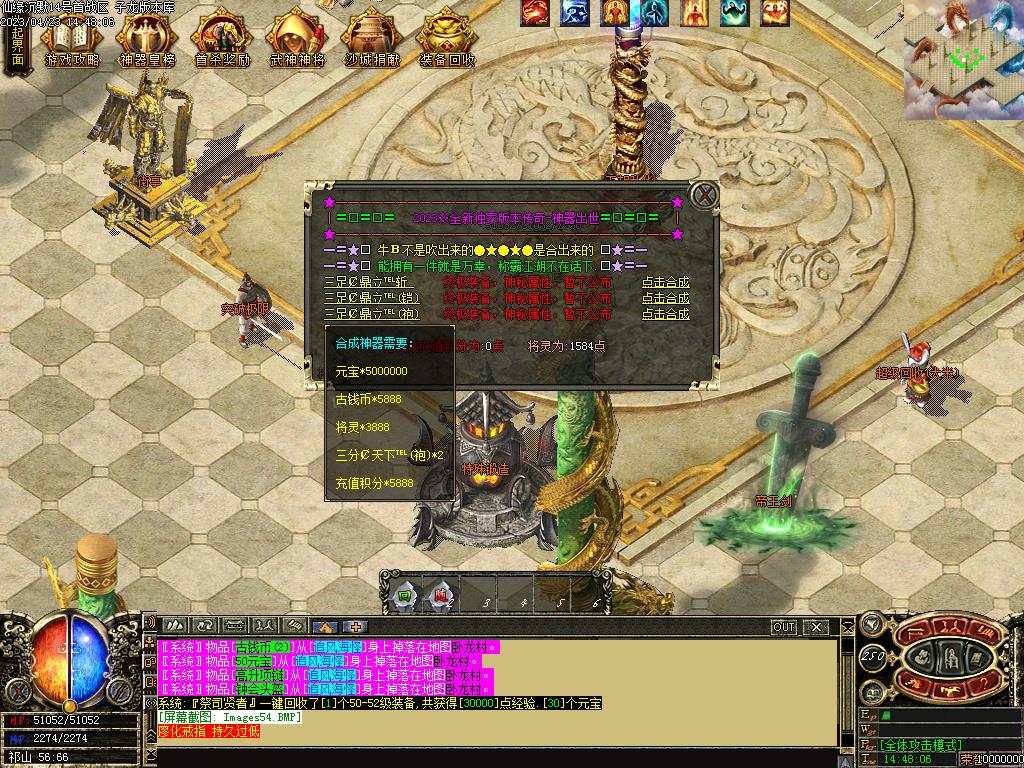The height and width of the screenshot is (768, 1024).
Task: Toggle the 全体攻击模式 attack mode label
Action: pyautogui.click(x=921, y=745)
